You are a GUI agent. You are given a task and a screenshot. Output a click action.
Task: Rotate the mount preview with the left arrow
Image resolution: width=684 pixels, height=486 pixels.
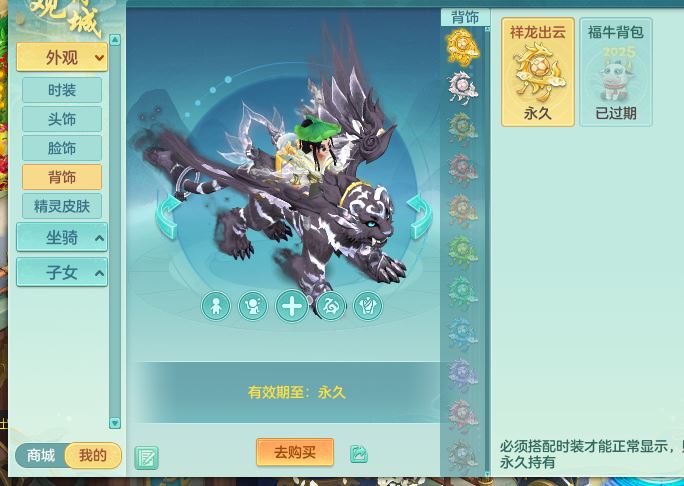tap(168, 216)
